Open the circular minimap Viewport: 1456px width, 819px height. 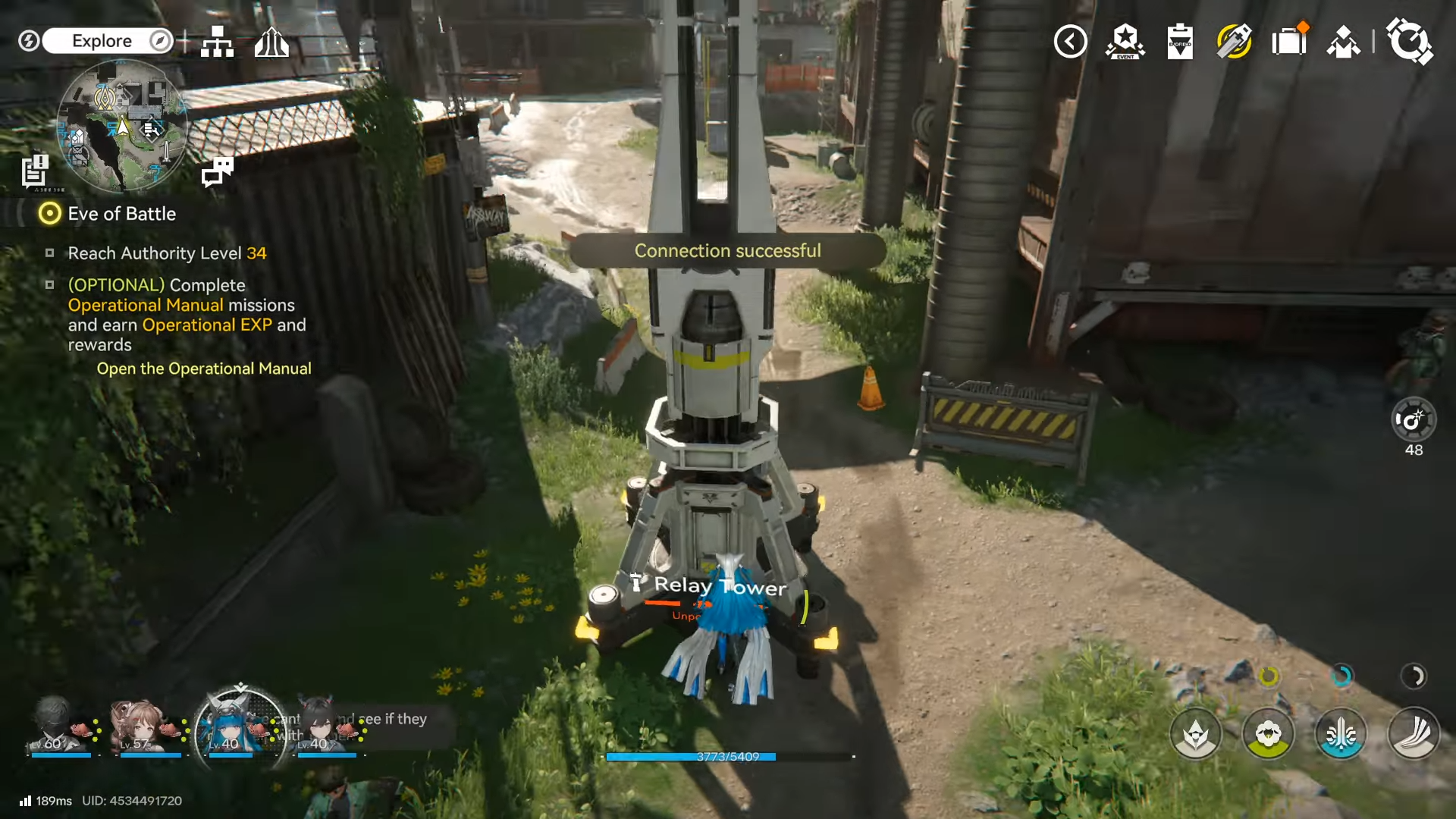(x=121, y=125)
